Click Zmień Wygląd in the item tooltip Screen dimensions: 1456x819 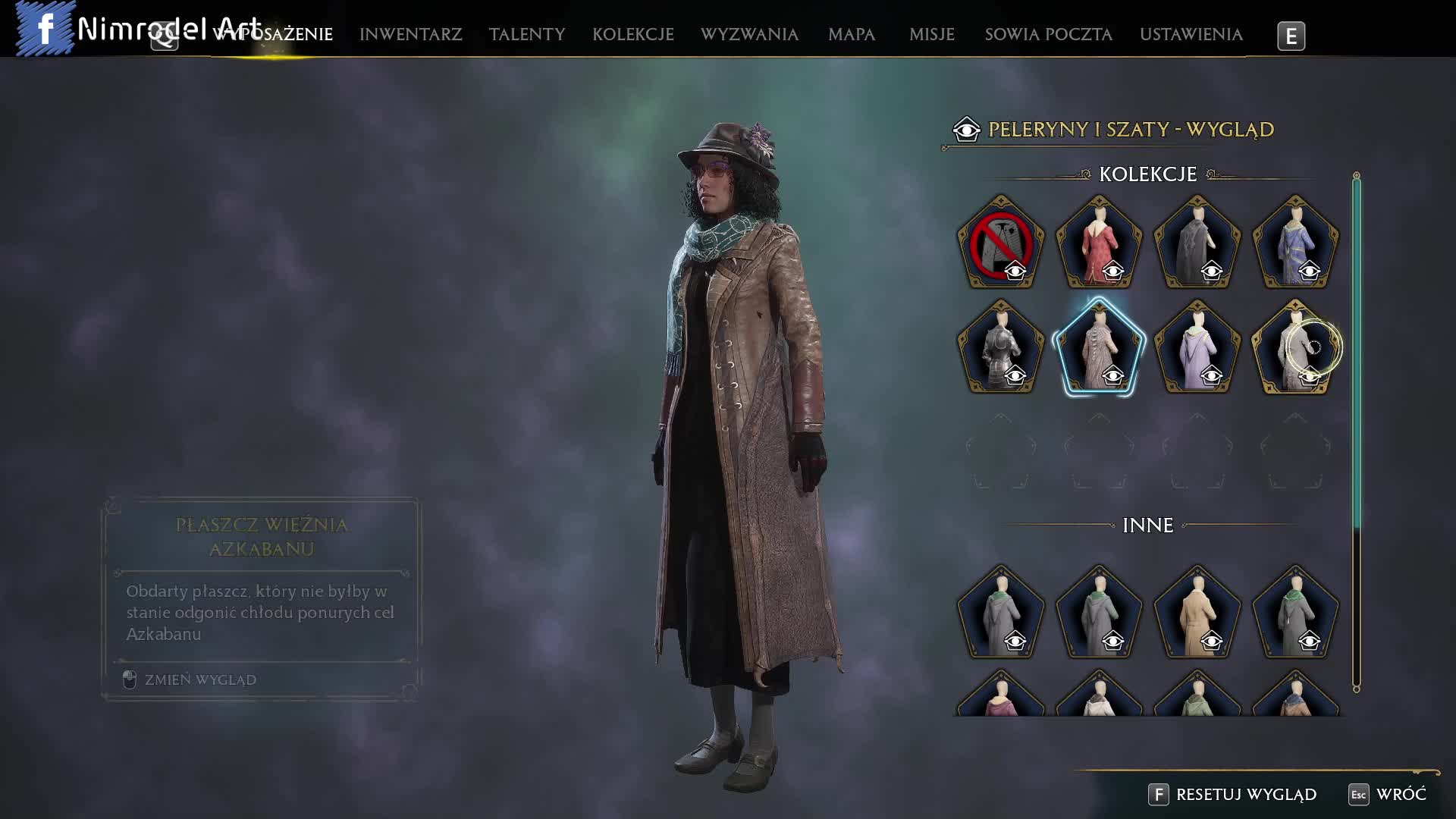(199, 679)
